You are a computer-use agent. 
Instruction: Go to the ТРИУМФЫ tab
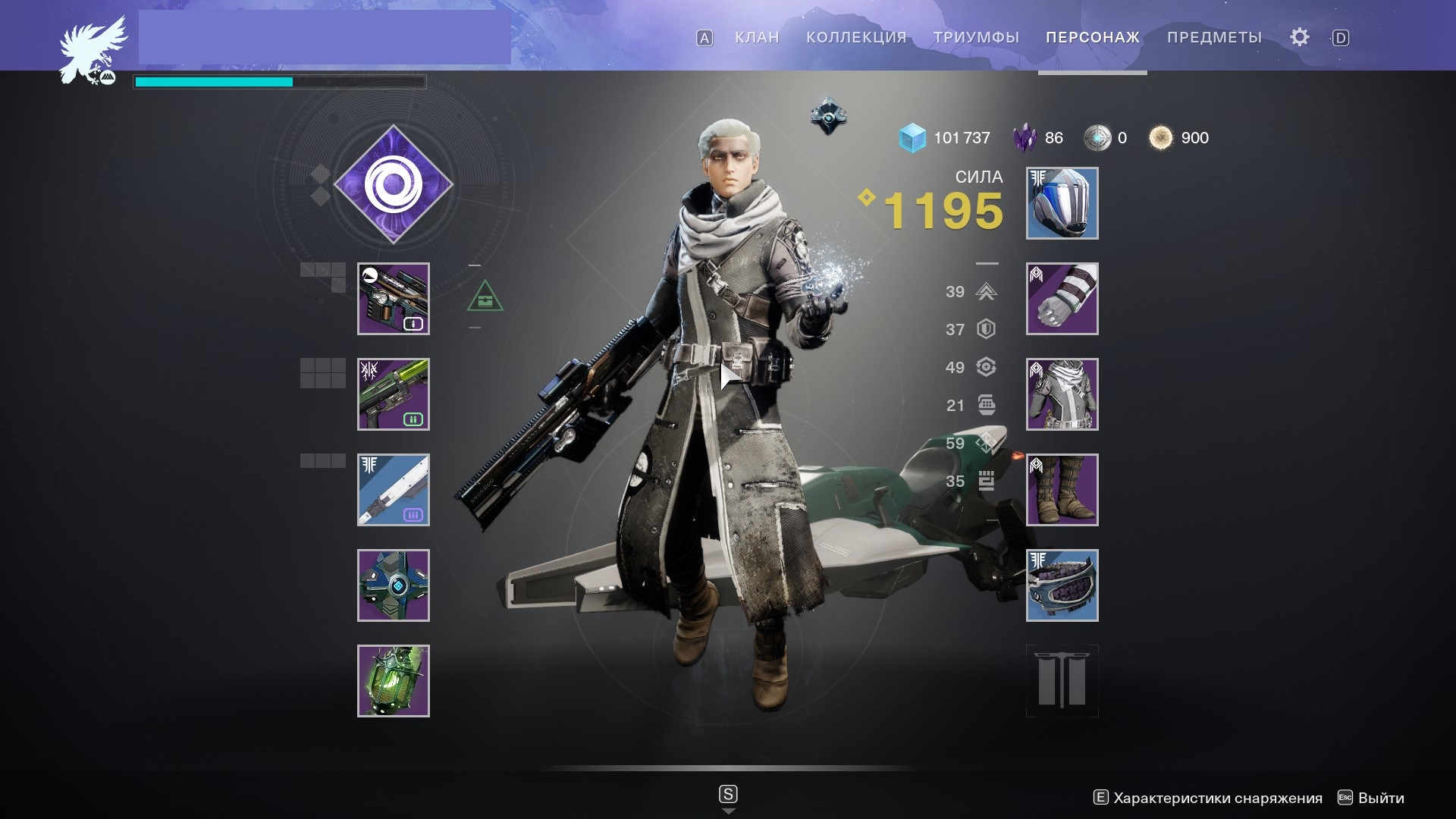tap(976, 37)
